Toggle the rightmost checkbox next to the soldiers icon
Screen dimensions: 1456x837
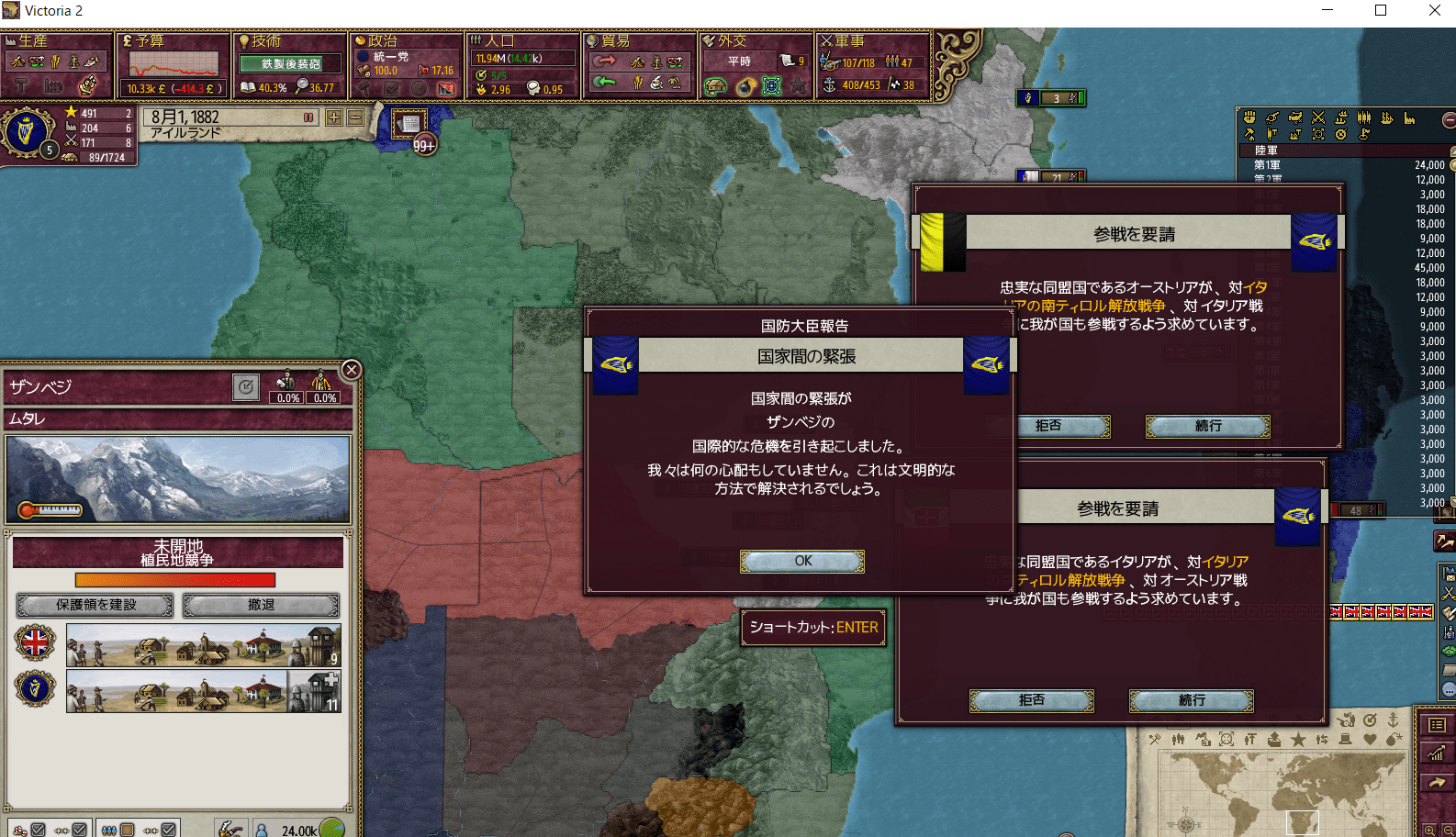point(169,829)
